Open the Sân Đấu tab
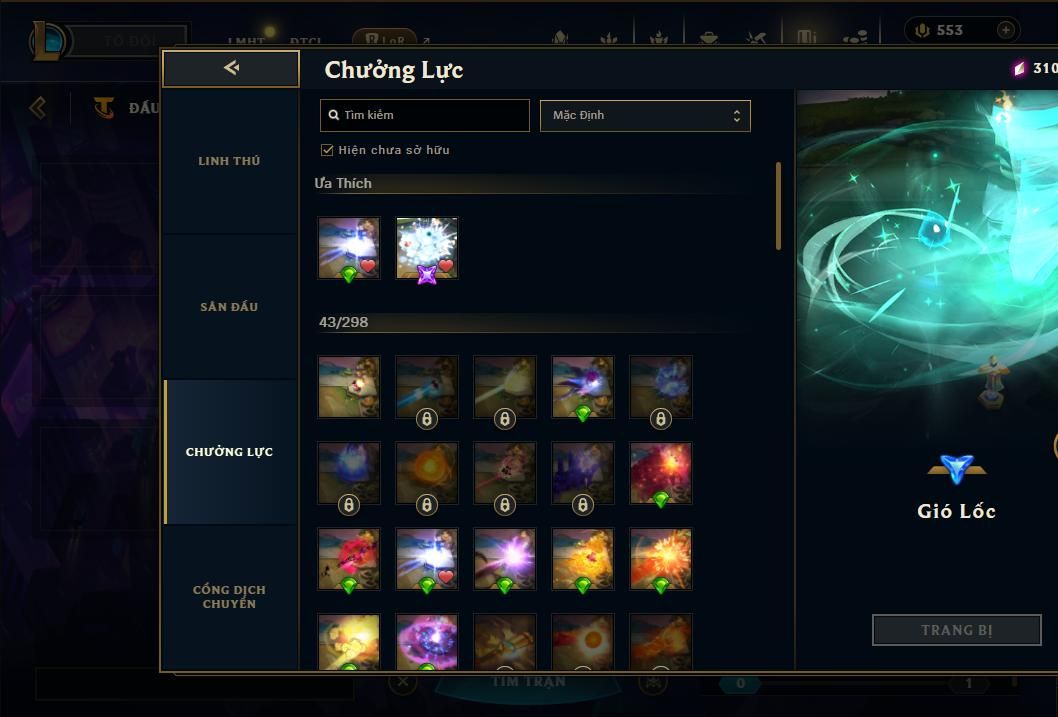Screen dimensions: 1058x717 click(229, 307)
